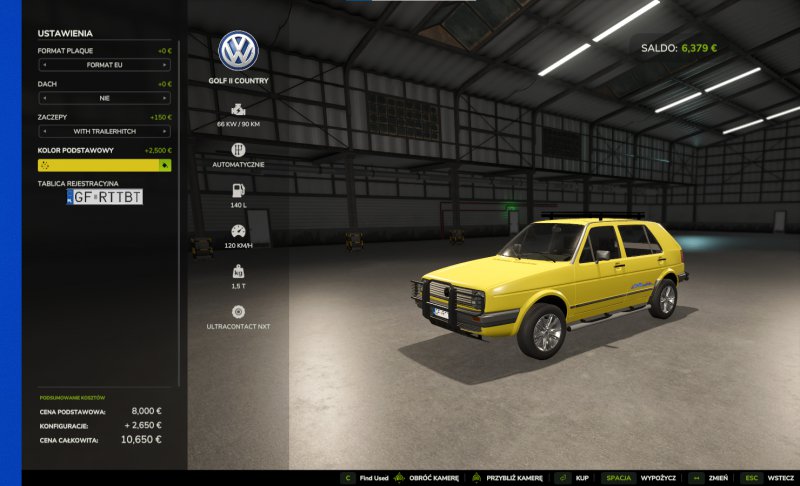The height and width of the screenshot is (486, 800).
Task: Select next Format Plaque option
Action: pos(166,65)
